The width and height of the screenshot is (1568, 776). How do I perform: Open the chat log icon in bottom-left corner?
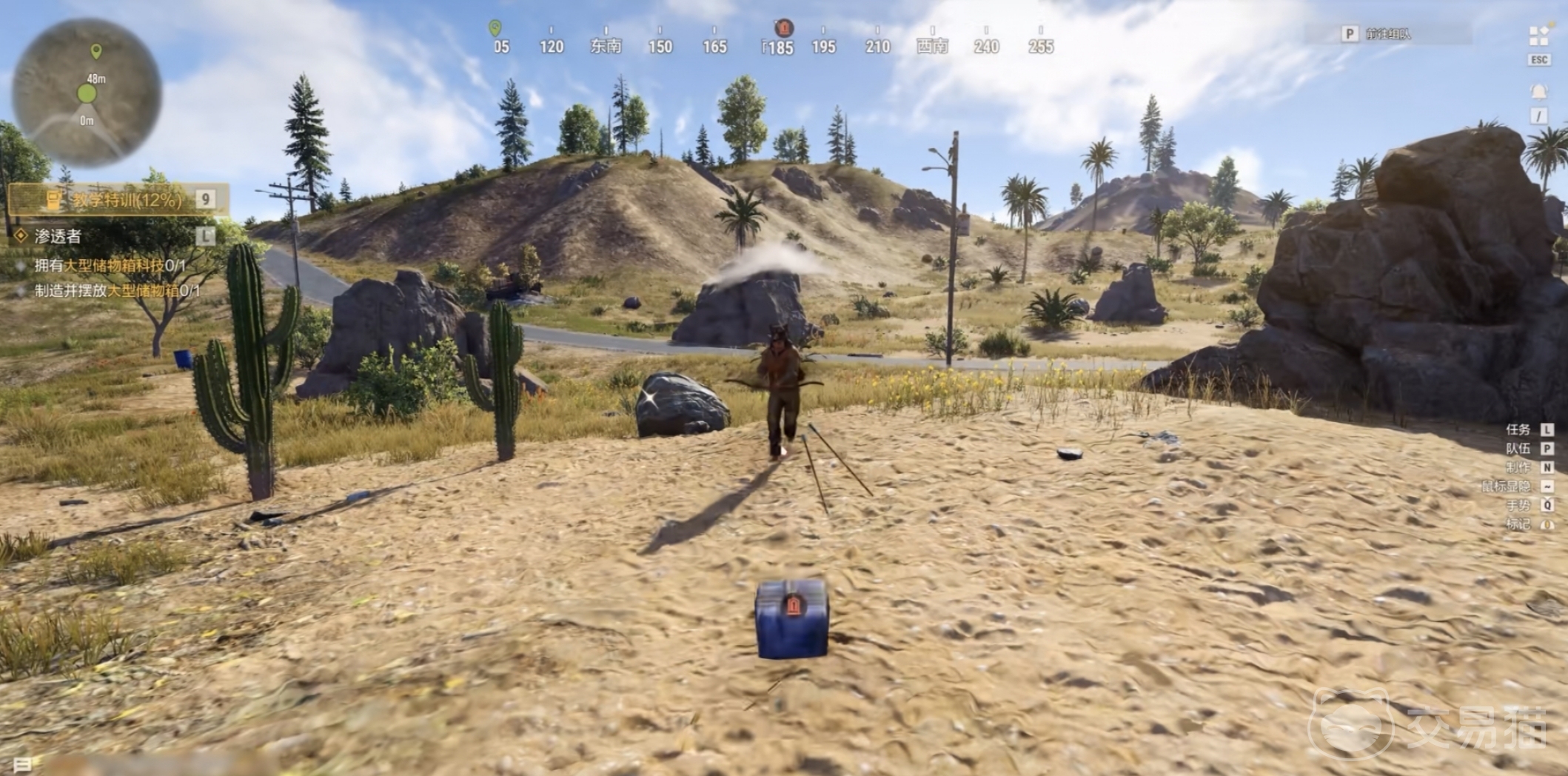(22, 764)
